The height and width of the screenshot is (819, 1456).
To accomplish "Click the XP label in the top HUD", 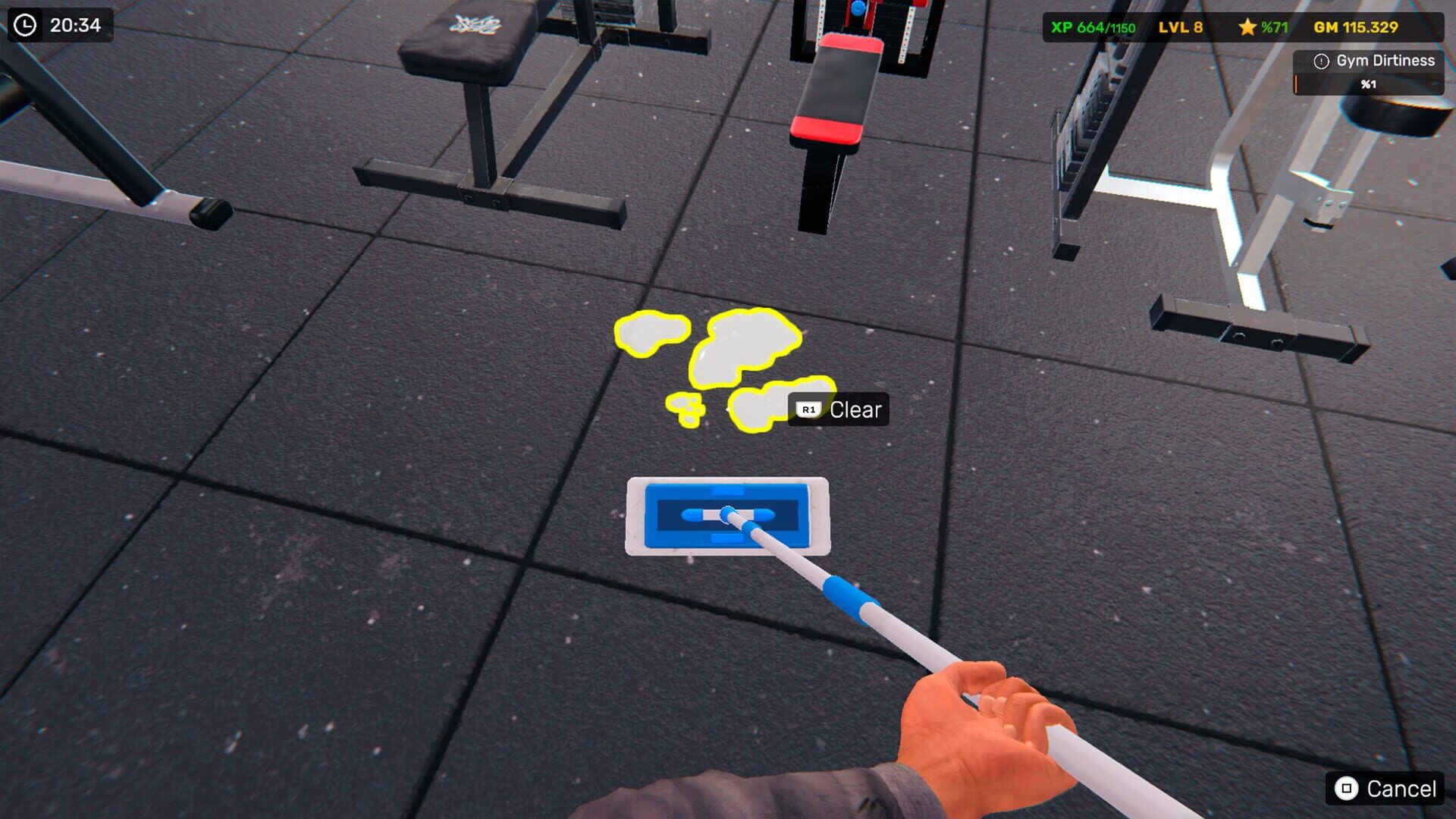I will click(x=1062, y=27).
